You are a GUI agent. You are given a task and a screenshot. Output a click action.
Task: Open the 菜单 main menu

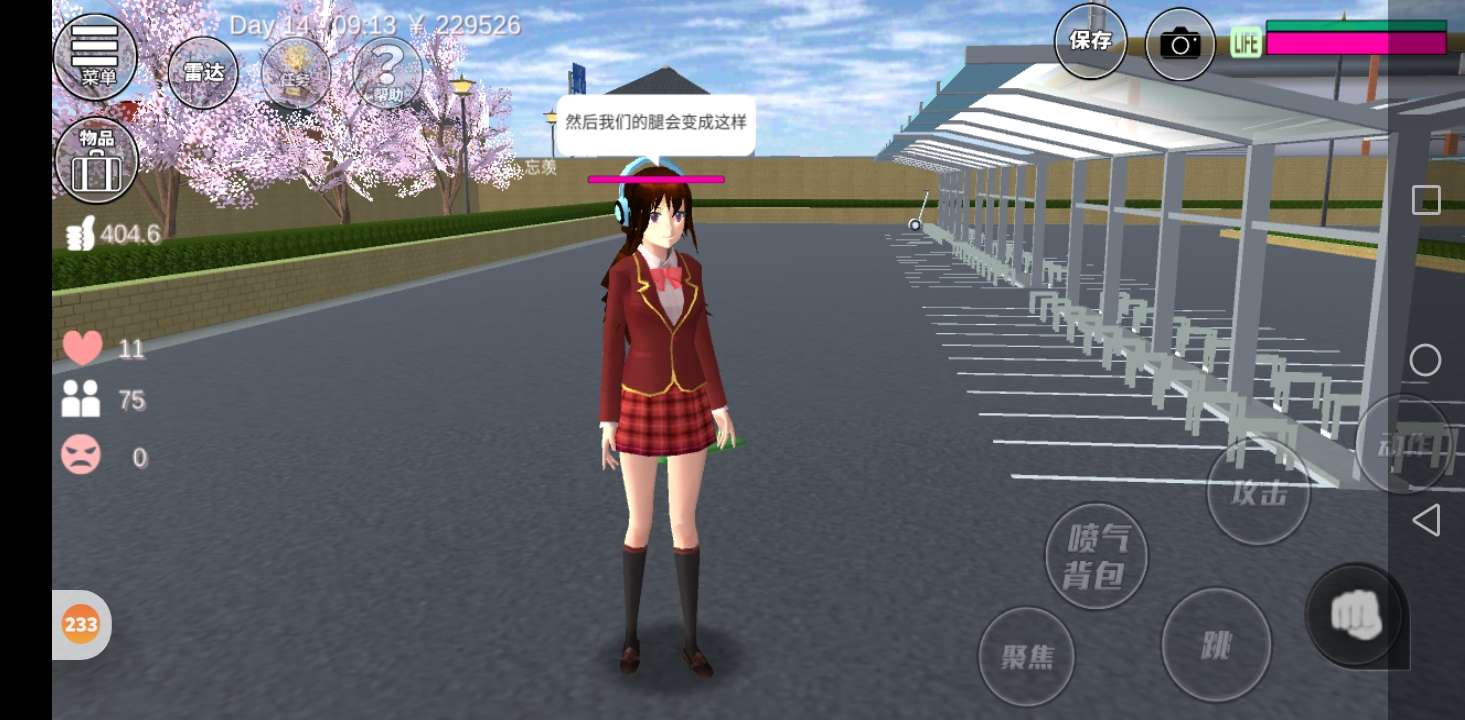[95, 57]
